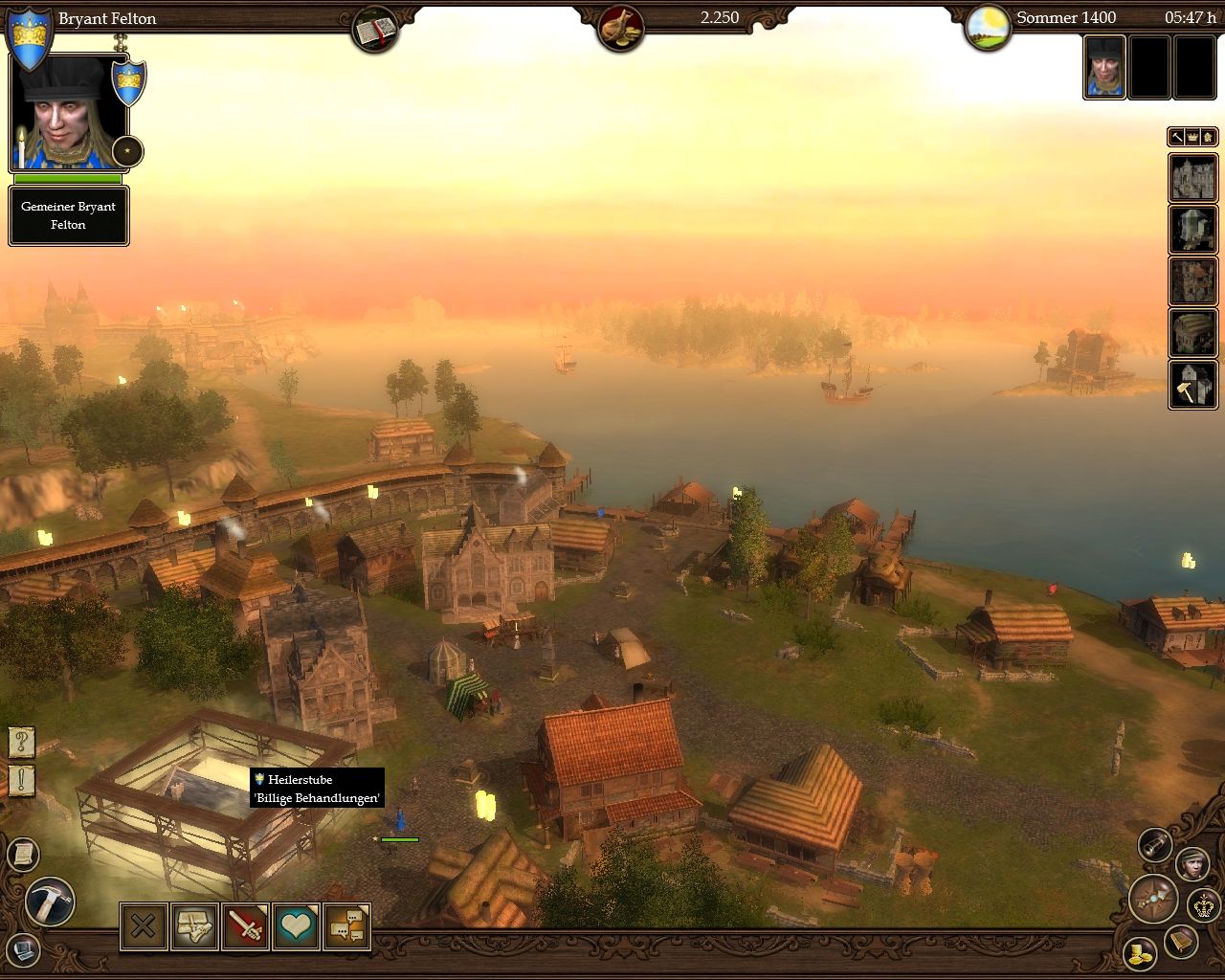This screenshot has height=980, width=1225.
Task: Select Bryant Felton's large portrait
Action: (x=67, y=113)
